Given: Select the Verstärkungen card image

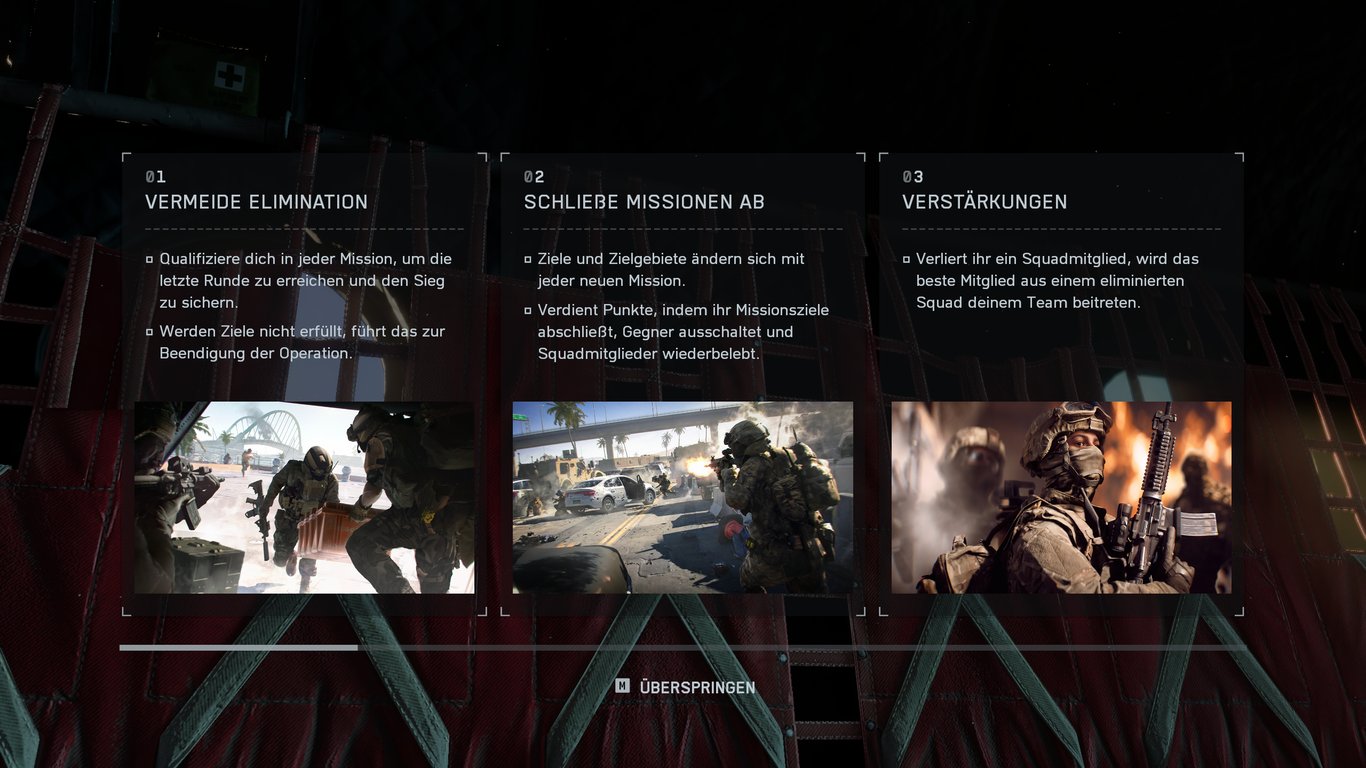Looking at the screenshot, I should click(1061, 497).
